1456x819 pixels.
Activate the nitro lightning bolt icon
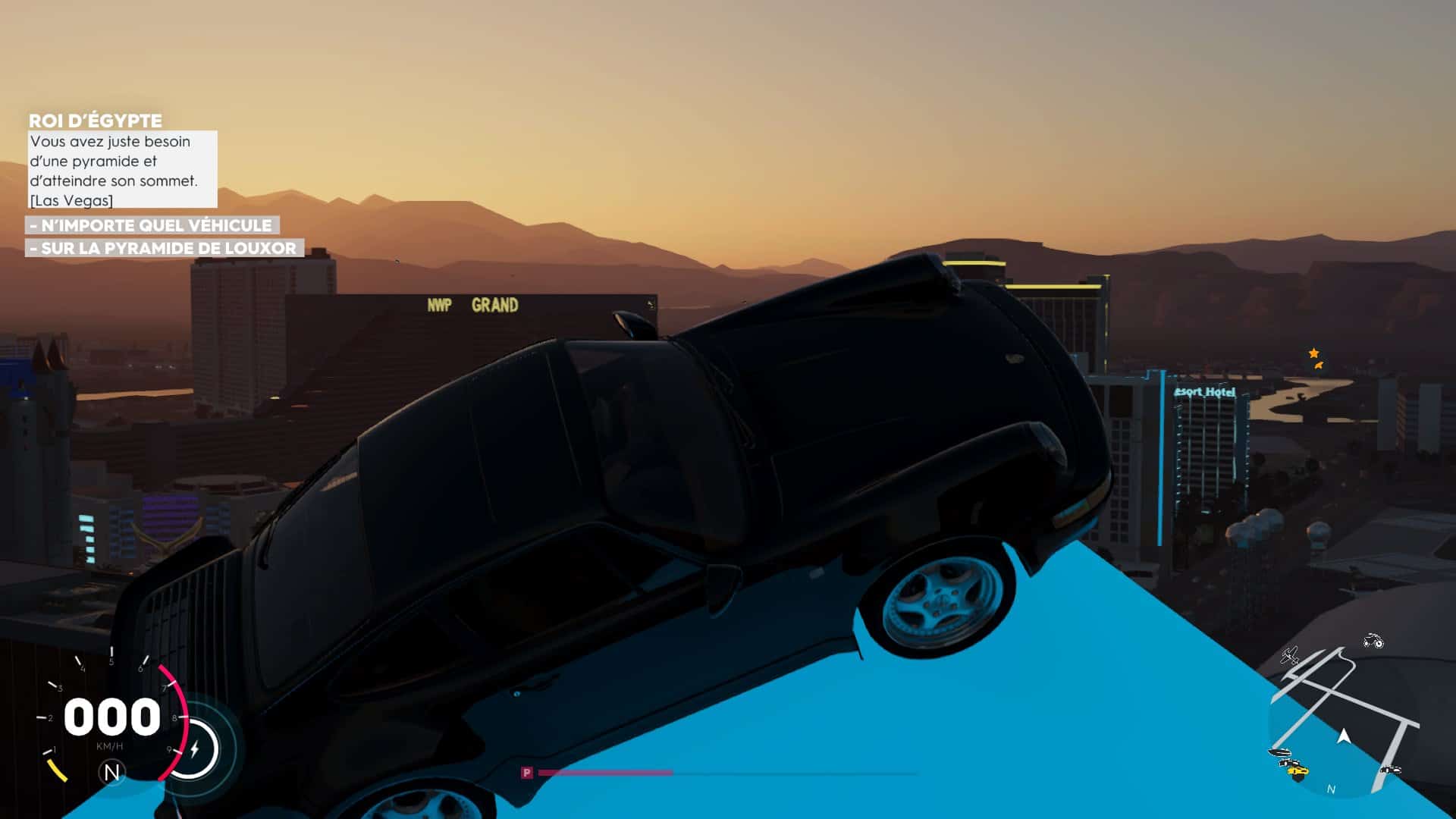click(195, 749)
